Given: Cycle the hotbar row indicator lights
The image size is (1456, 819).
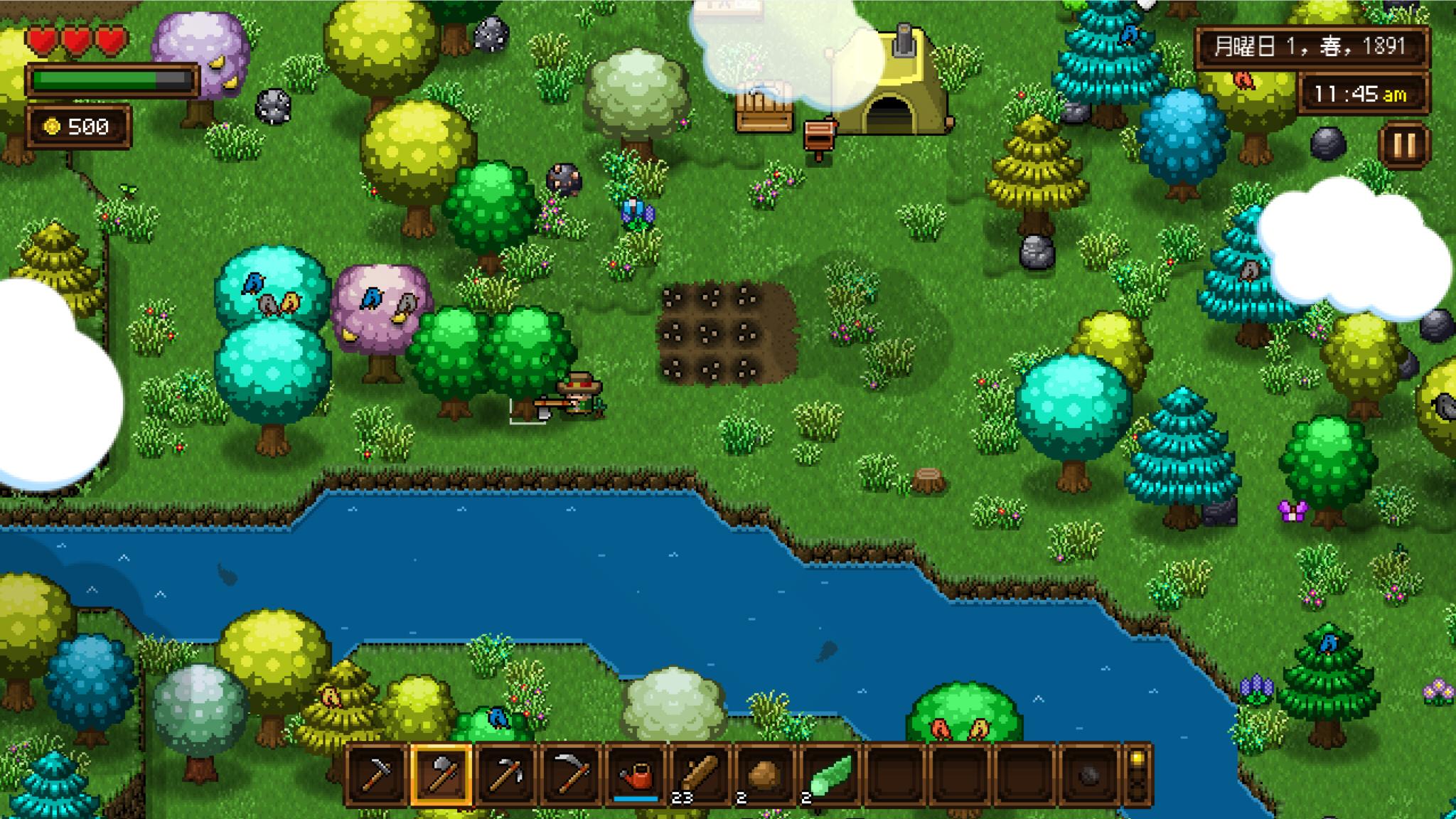Looking at the screenshot, I should point(1137,775).
